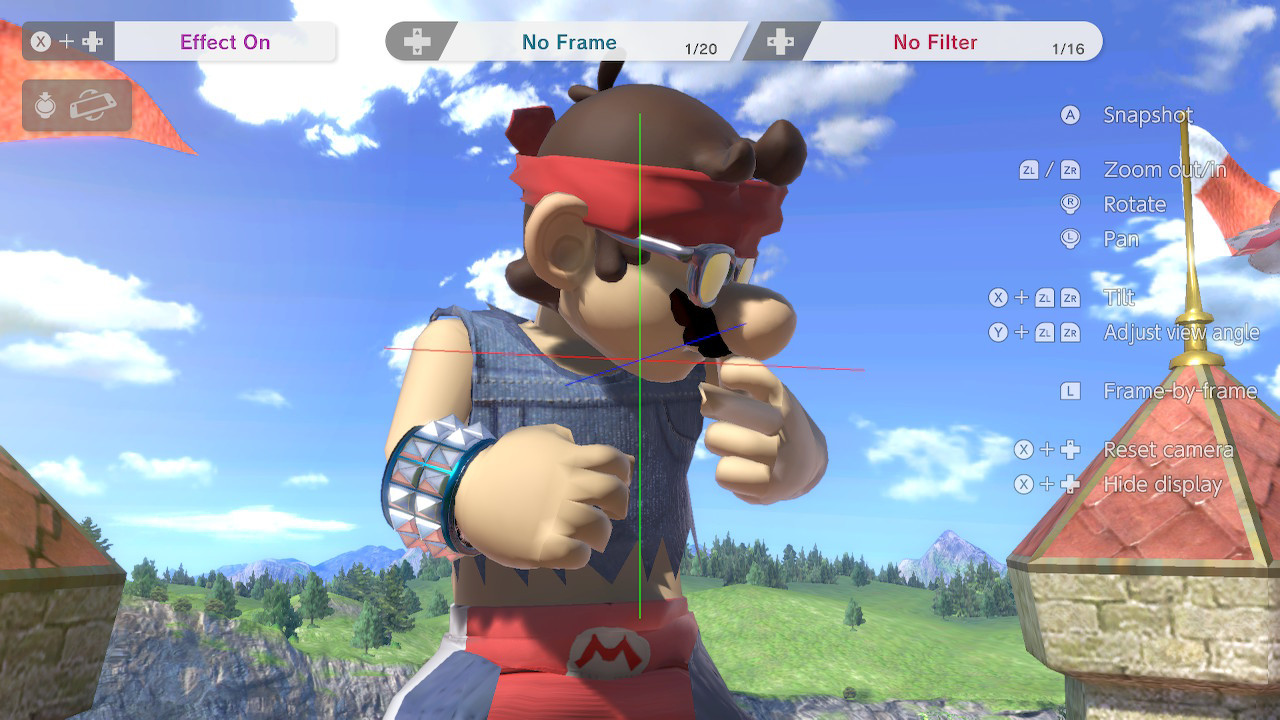This screenshot has height=720, width=1280.
Task: Click the d-pad icon beside No Filter
Action: click(779, 40)
